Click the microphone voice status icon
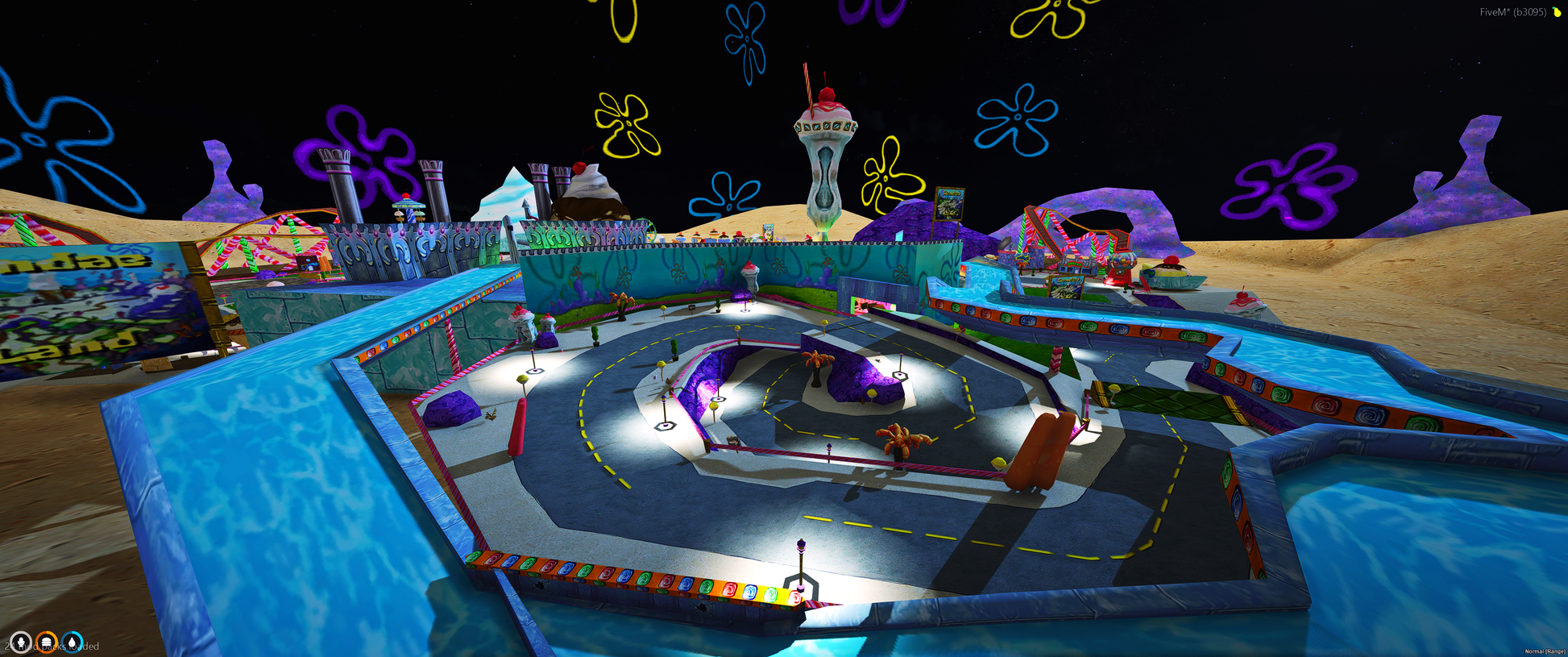1568x657 pixels. pyautogui.click(x=20, y=642)
